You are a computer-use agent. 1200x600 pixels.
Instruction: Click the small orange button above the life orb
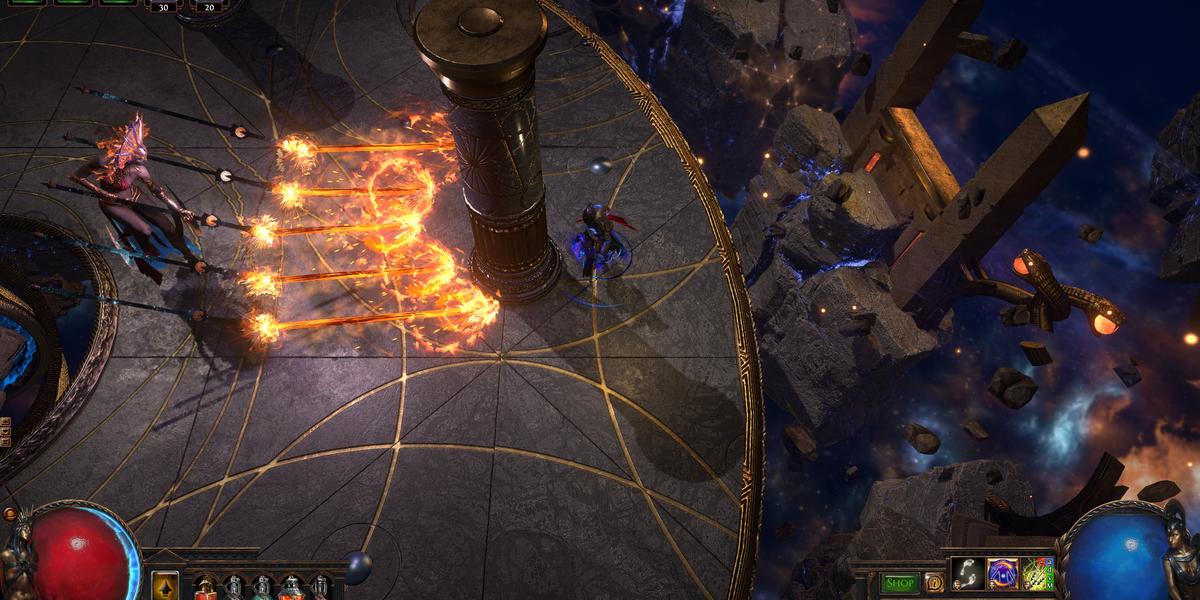tap(10, 514)
